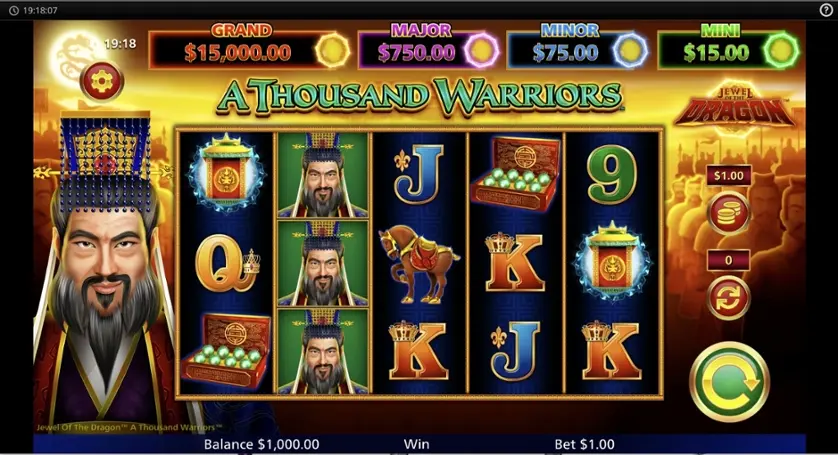Click the question mark help icon
The width and height of the screenshot is (838, 455).
point(825,11)
